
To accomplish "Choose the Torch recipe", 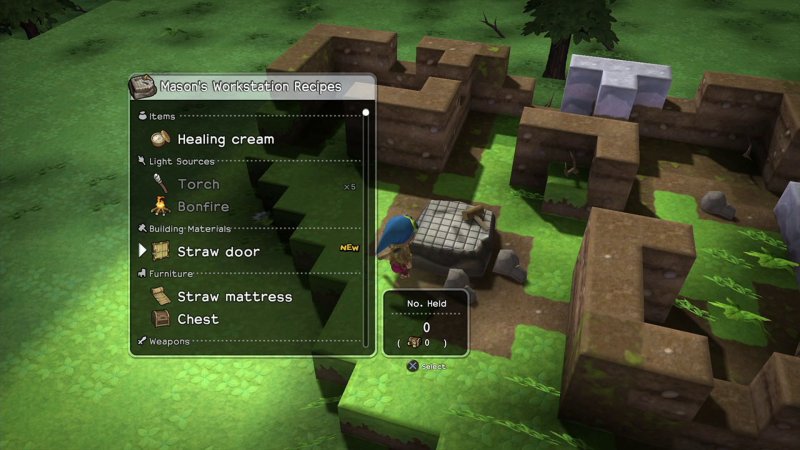I will [198, 184].
